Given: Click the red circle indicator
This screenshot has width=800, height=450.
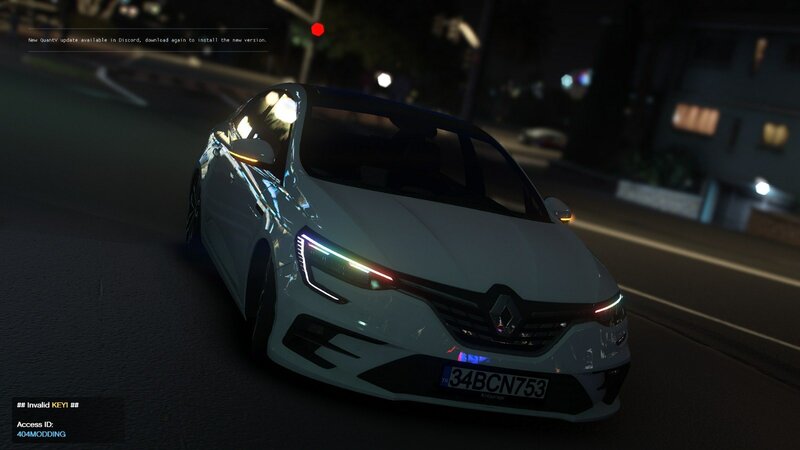Looking at the screenshot, I should pos(318,30).
